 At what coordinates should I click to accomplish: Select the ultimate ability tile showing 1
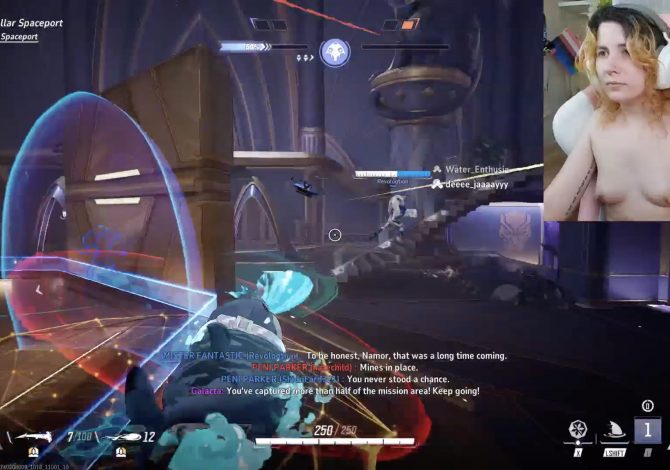[x=647, y=431]
